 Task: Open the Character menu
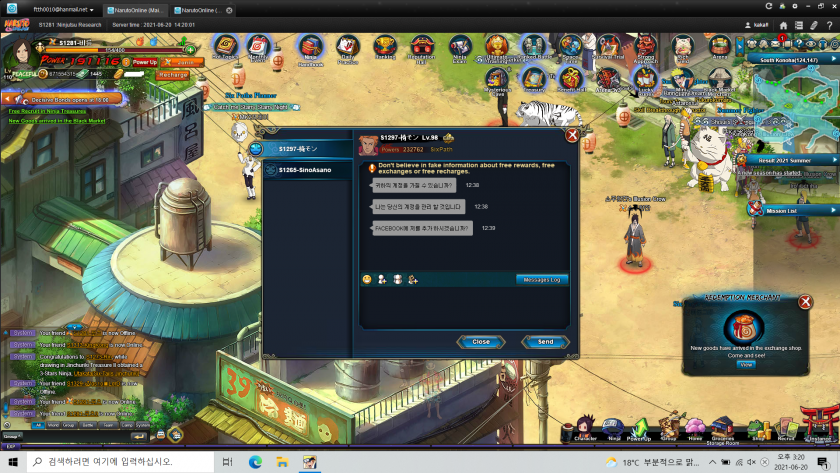point(585,428)
